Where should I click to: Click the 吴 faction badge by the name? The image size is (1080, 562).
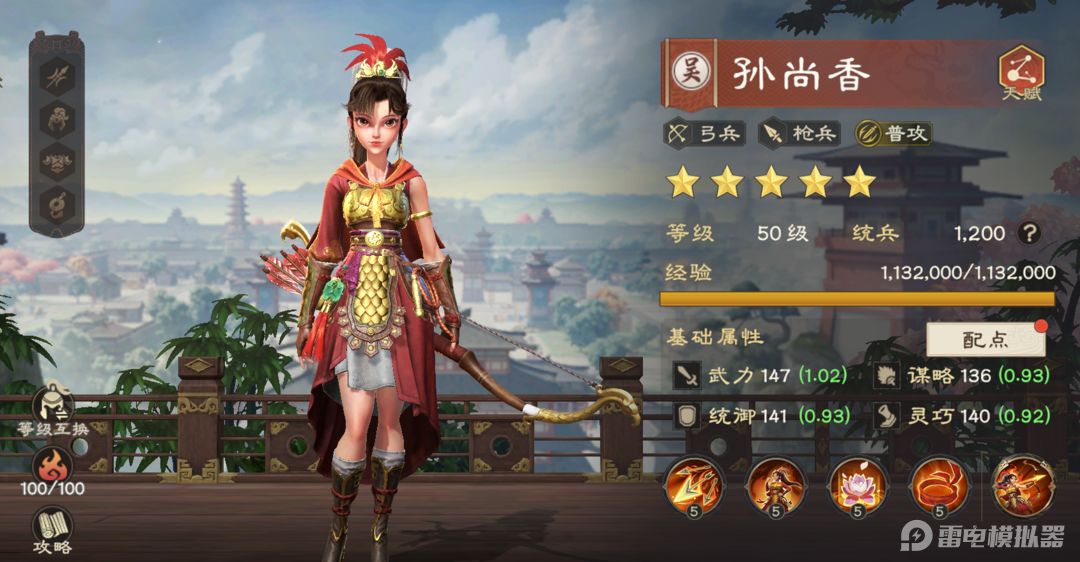(689, 71)
